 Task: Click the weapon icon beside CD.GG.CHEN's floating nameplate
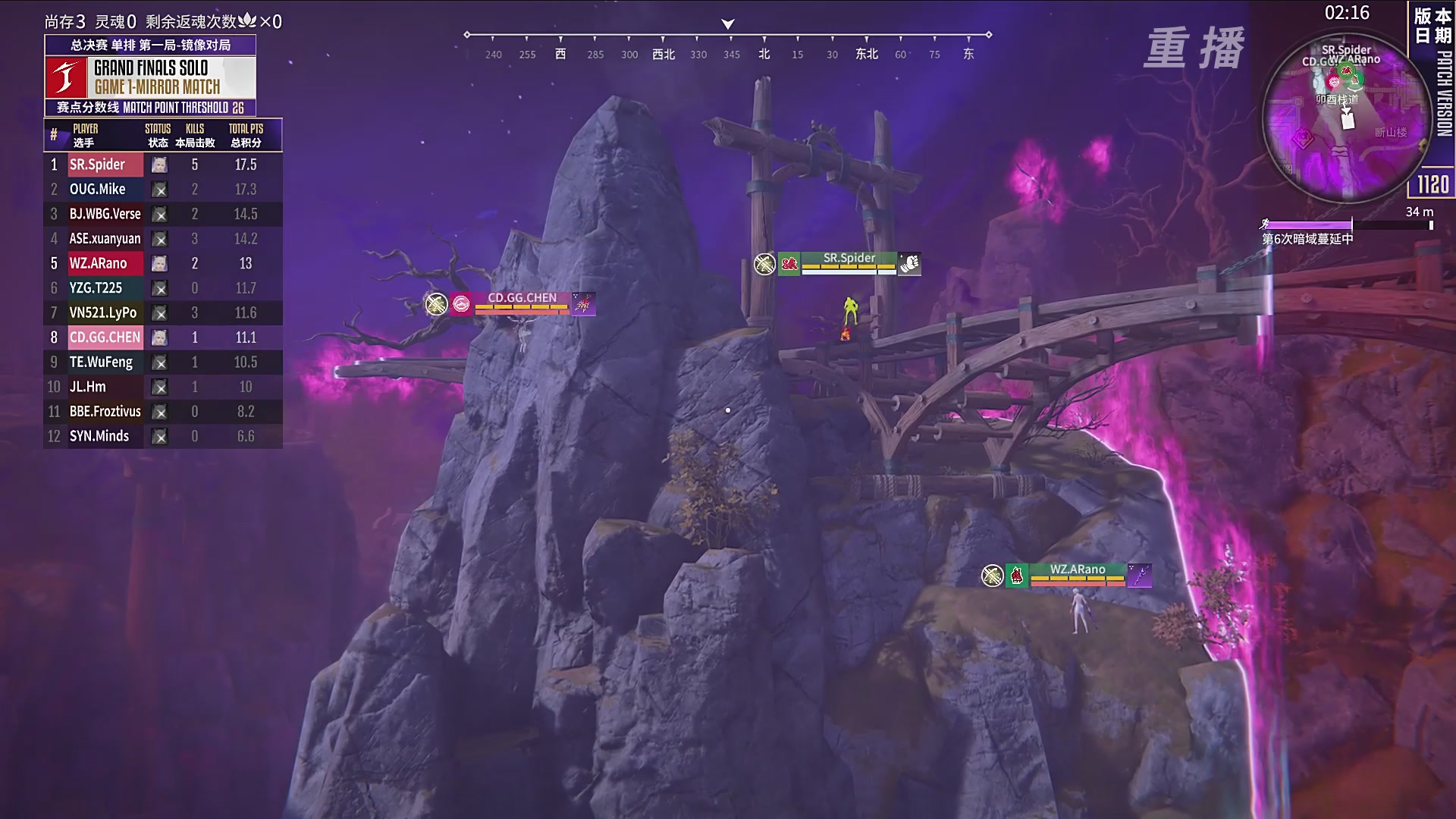click(583, 304)
